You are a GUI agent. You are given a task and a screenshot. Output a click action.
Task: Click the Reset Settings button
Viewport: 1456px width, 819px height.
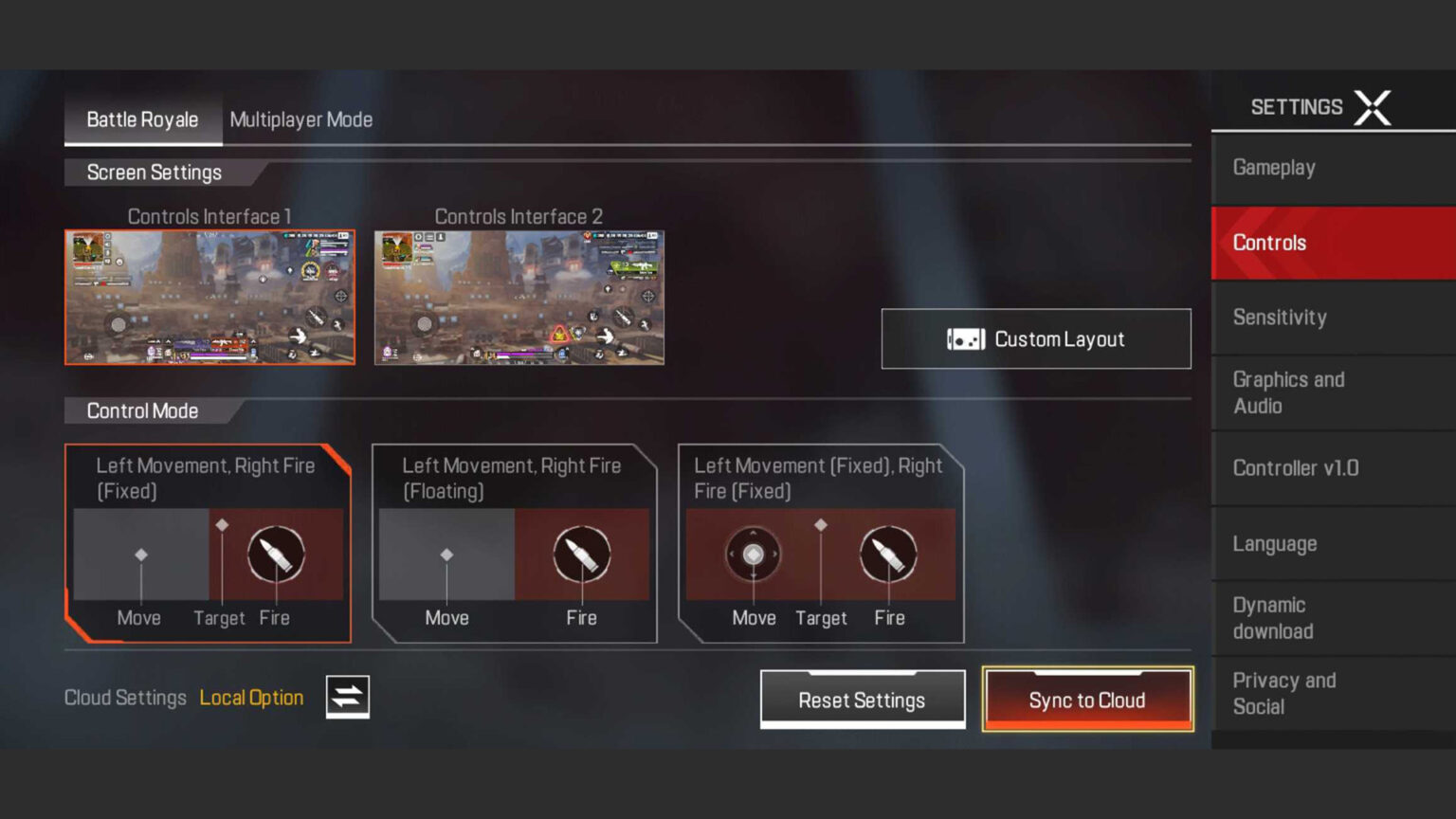[862, 700]
